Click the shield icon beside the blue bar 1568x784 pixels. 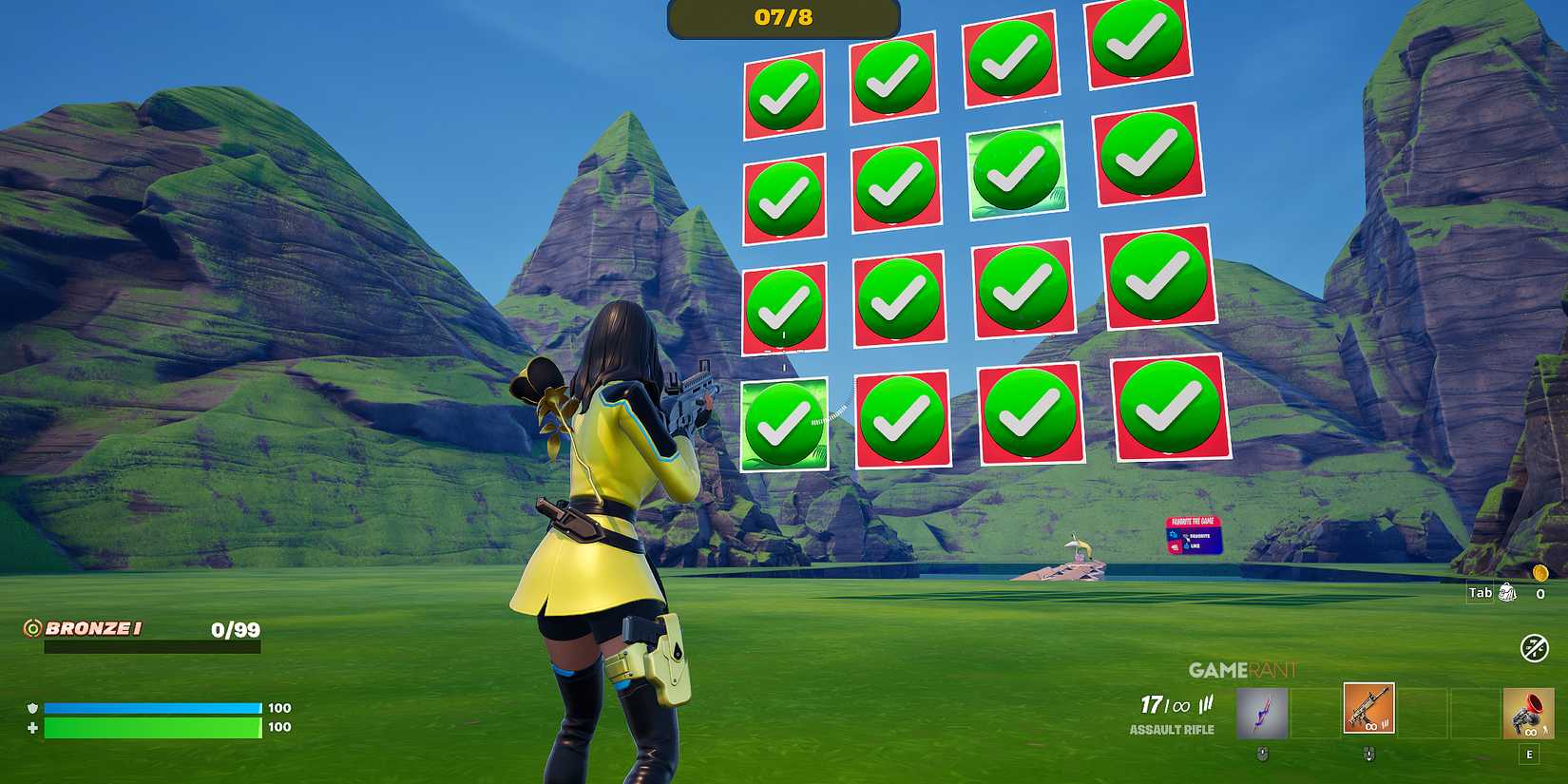(33, 708)
